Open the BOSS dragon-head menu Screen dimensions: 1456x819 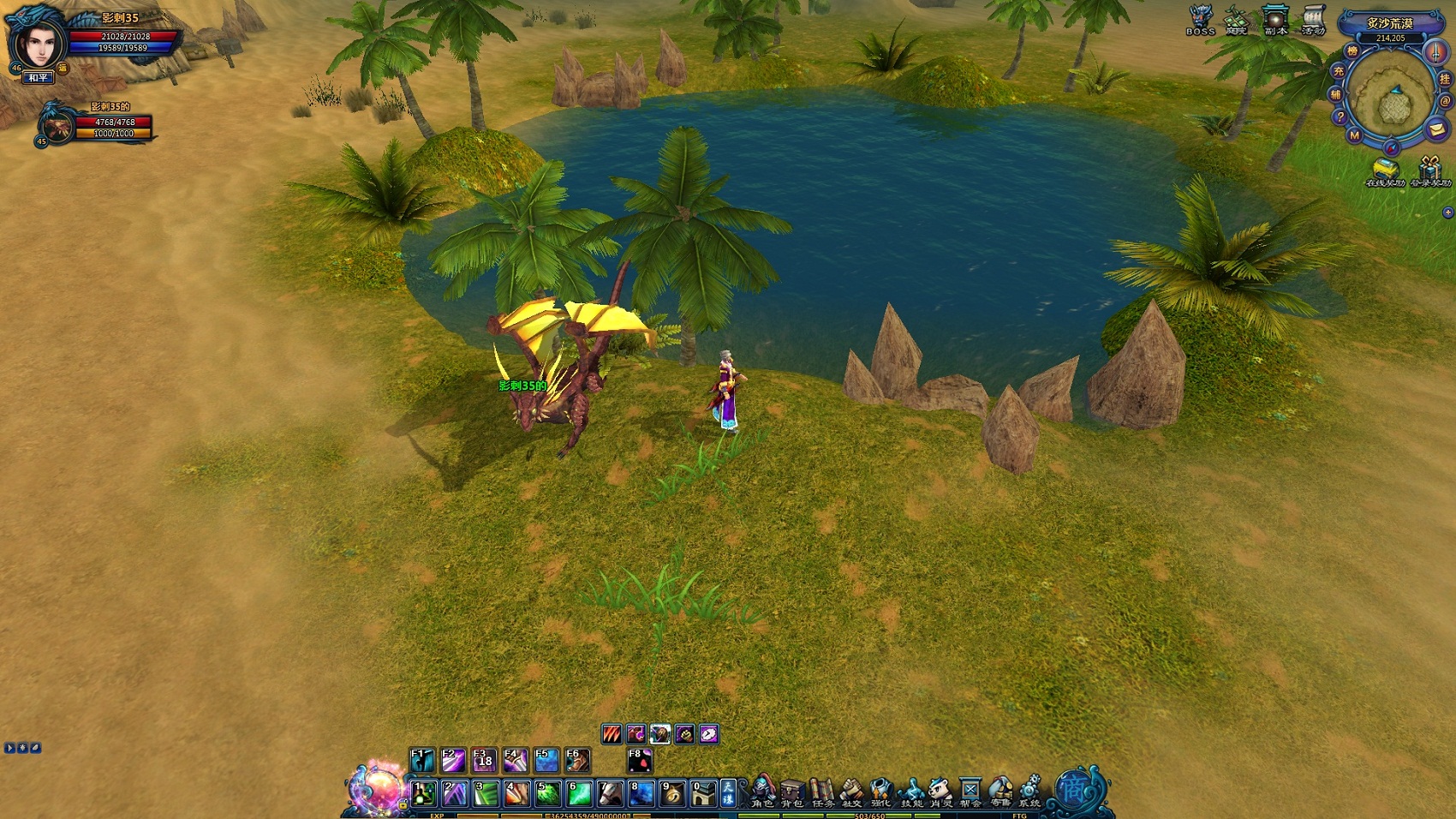1200,19
